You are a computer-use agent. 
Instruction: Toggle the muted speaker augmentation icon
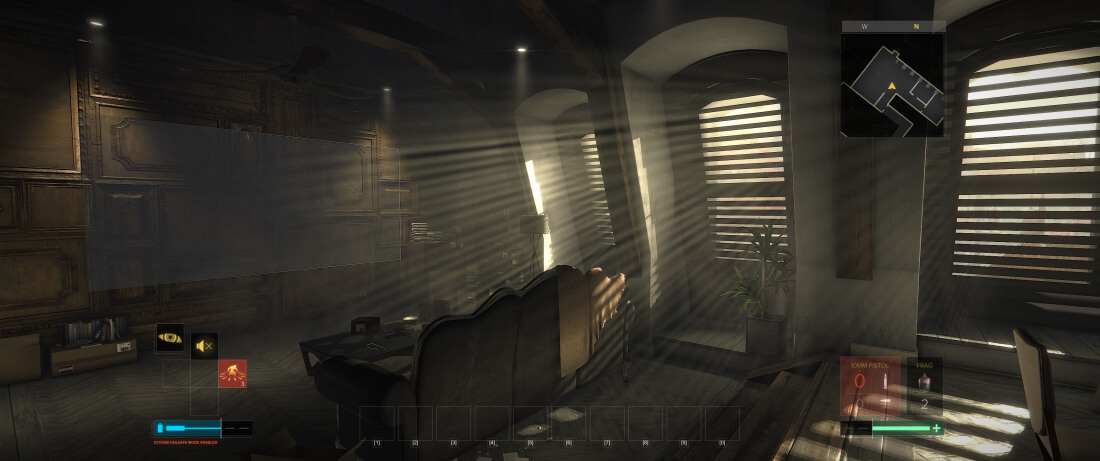click(x=204, y=346)
